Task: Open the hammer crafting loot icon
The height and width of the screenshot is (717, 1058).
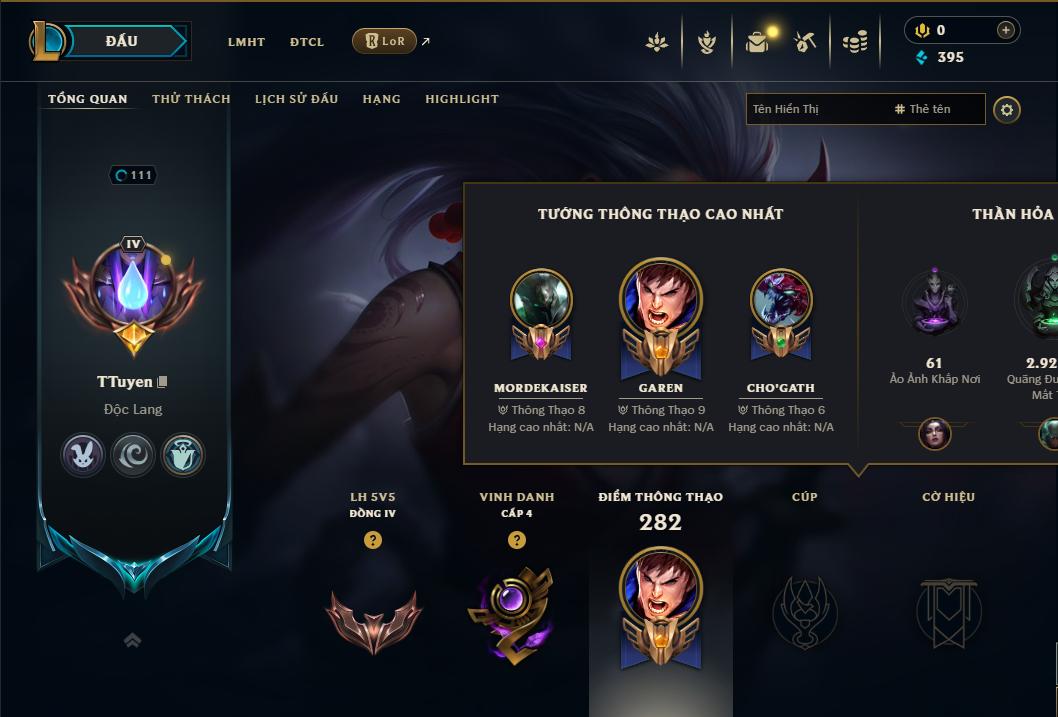Action: click(x=805, y=42)
